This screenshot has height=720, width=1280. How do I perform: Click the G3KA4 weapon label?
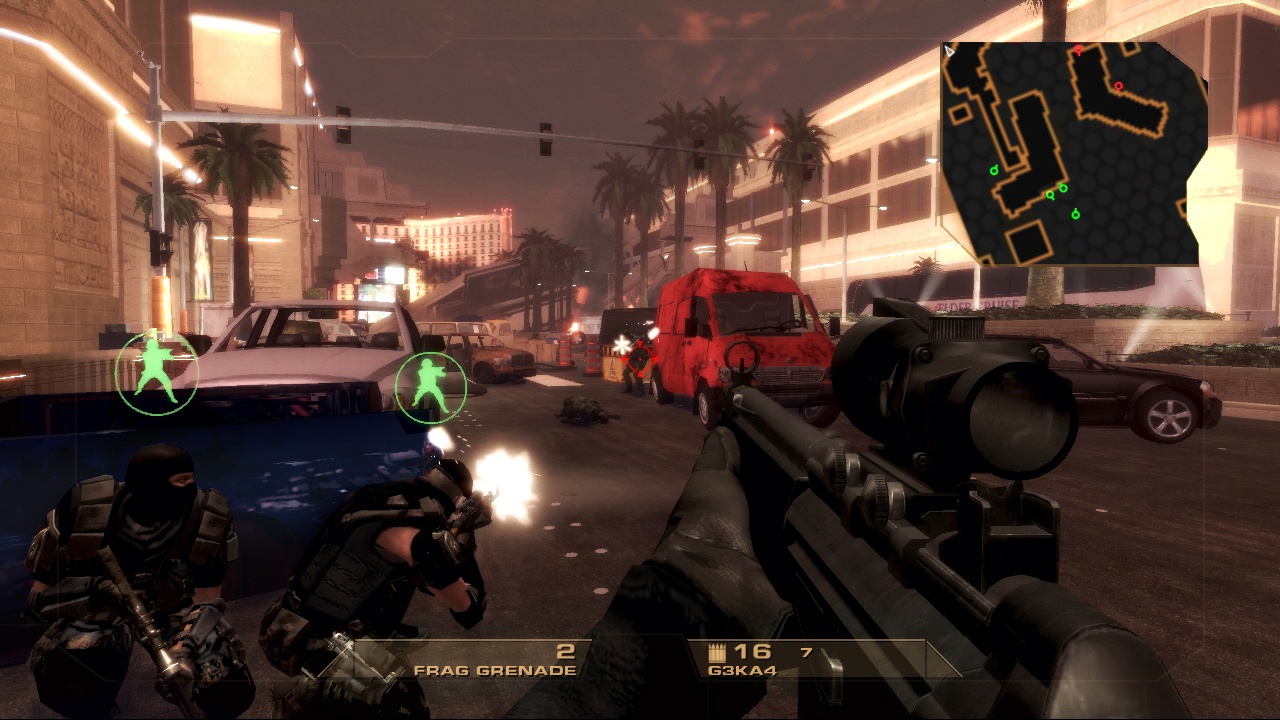point(742,670)
